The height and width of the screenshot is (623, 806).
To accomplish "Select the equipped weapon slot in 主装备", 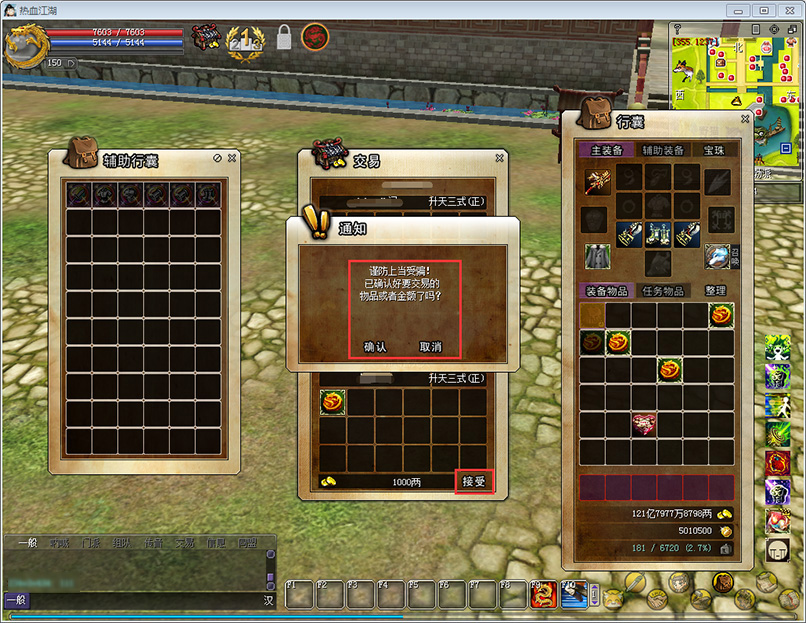I will (599, 181).
